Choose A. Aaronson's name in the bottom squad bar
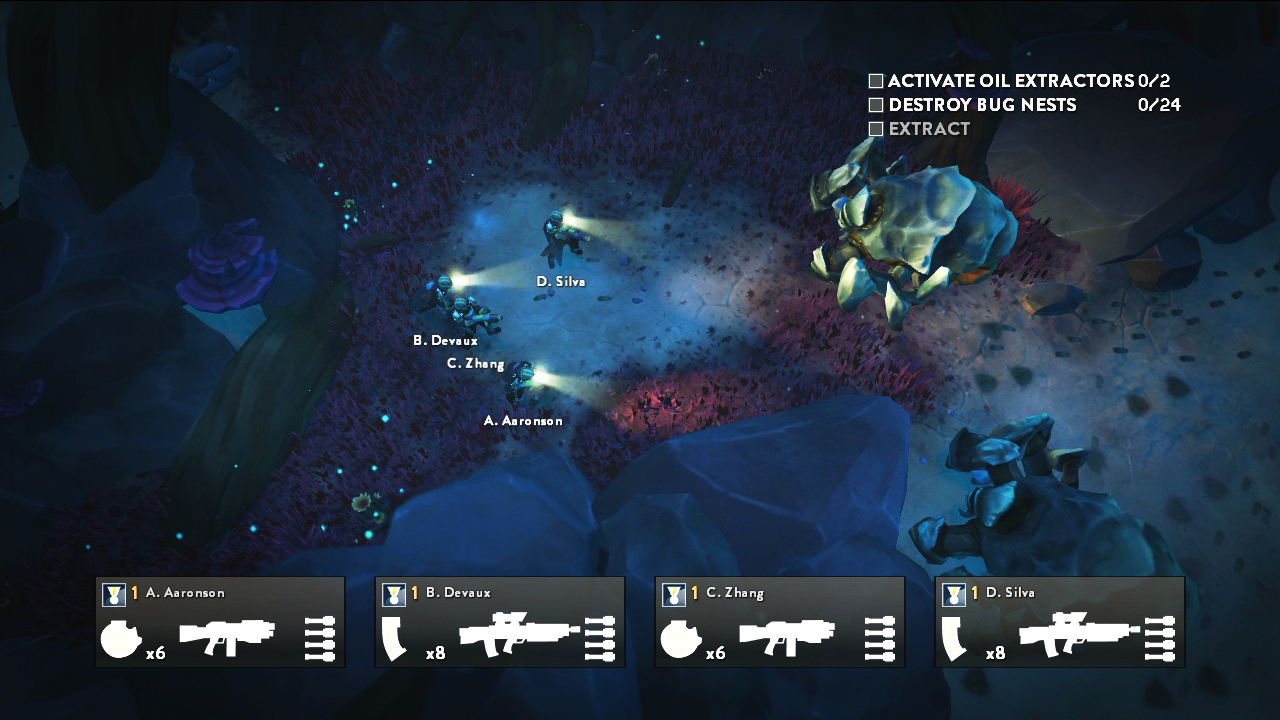Screen dimensions: 1280x720 tap(185, 593)
